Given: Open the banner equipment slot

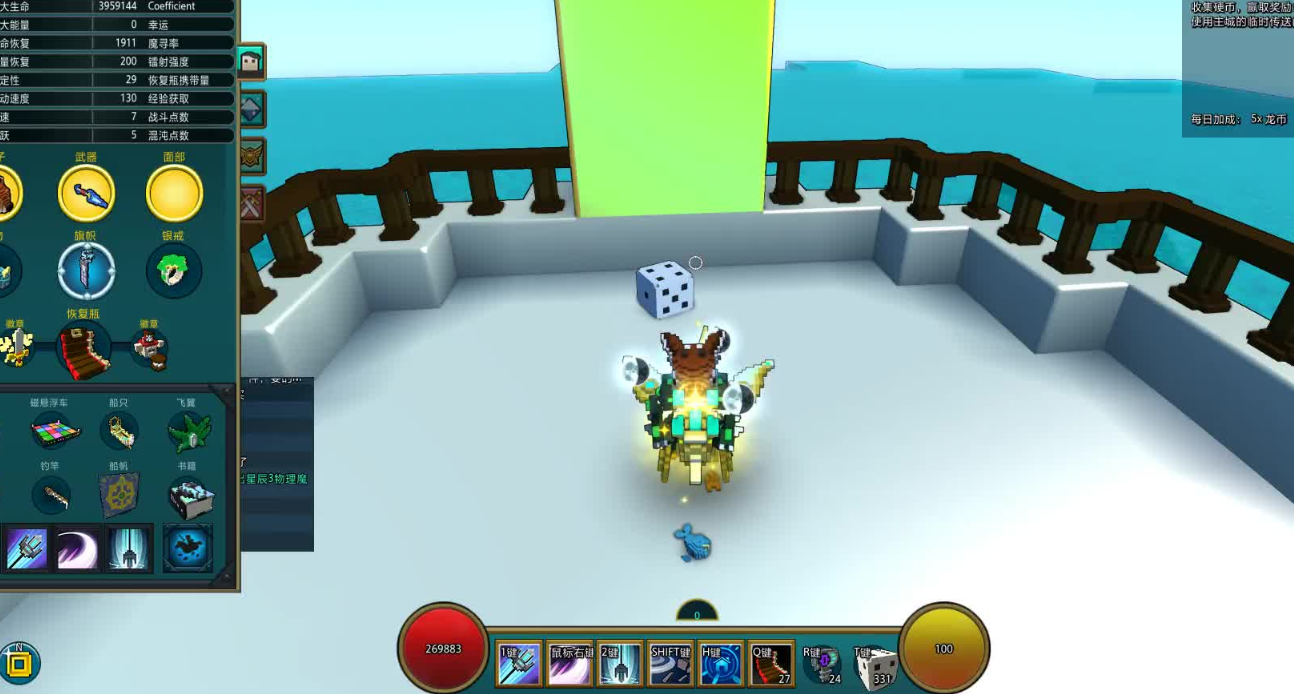Looking at the screenshot, I should coord(86,271).
